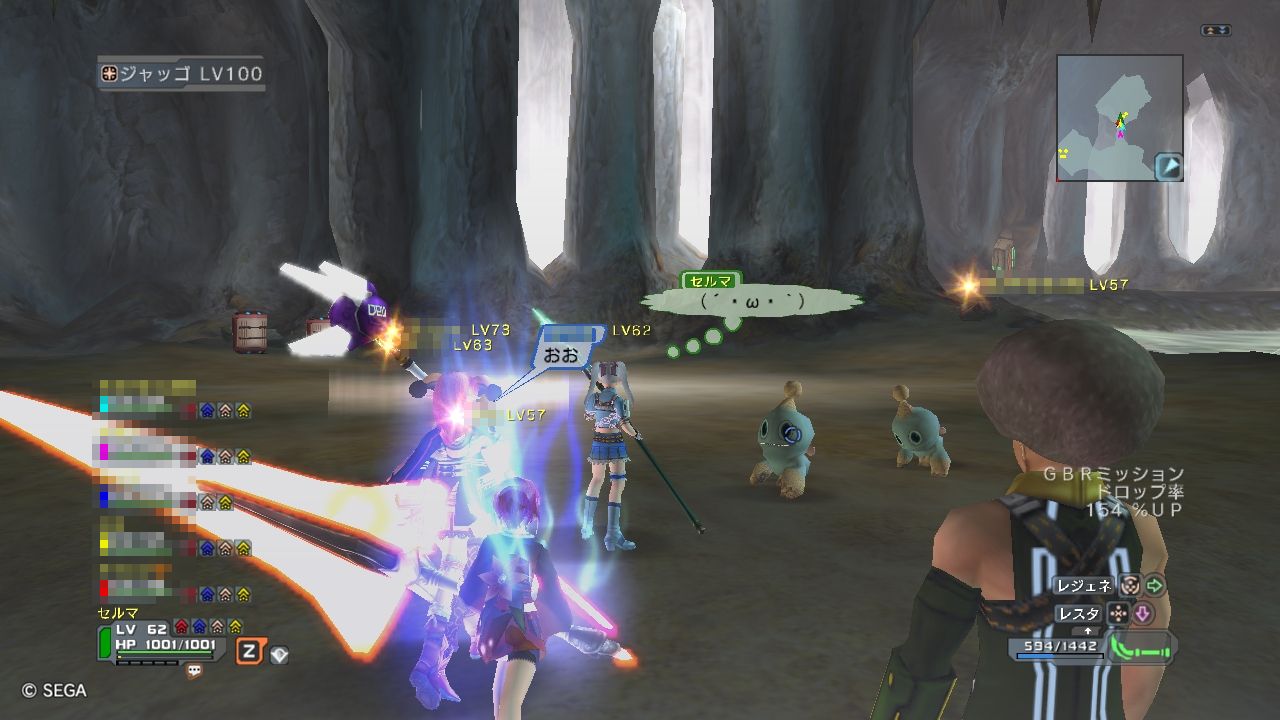
Task: Select the レスタ technique icon
Action: click(x=1118, y=614)
